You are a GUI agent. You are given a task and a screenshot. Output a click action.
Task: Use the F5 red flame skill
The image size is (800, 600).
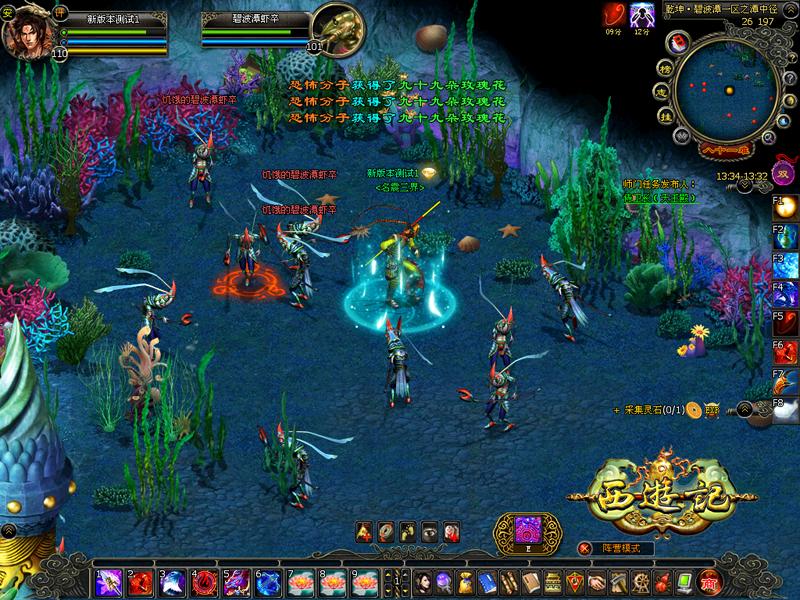pos(787,323)
